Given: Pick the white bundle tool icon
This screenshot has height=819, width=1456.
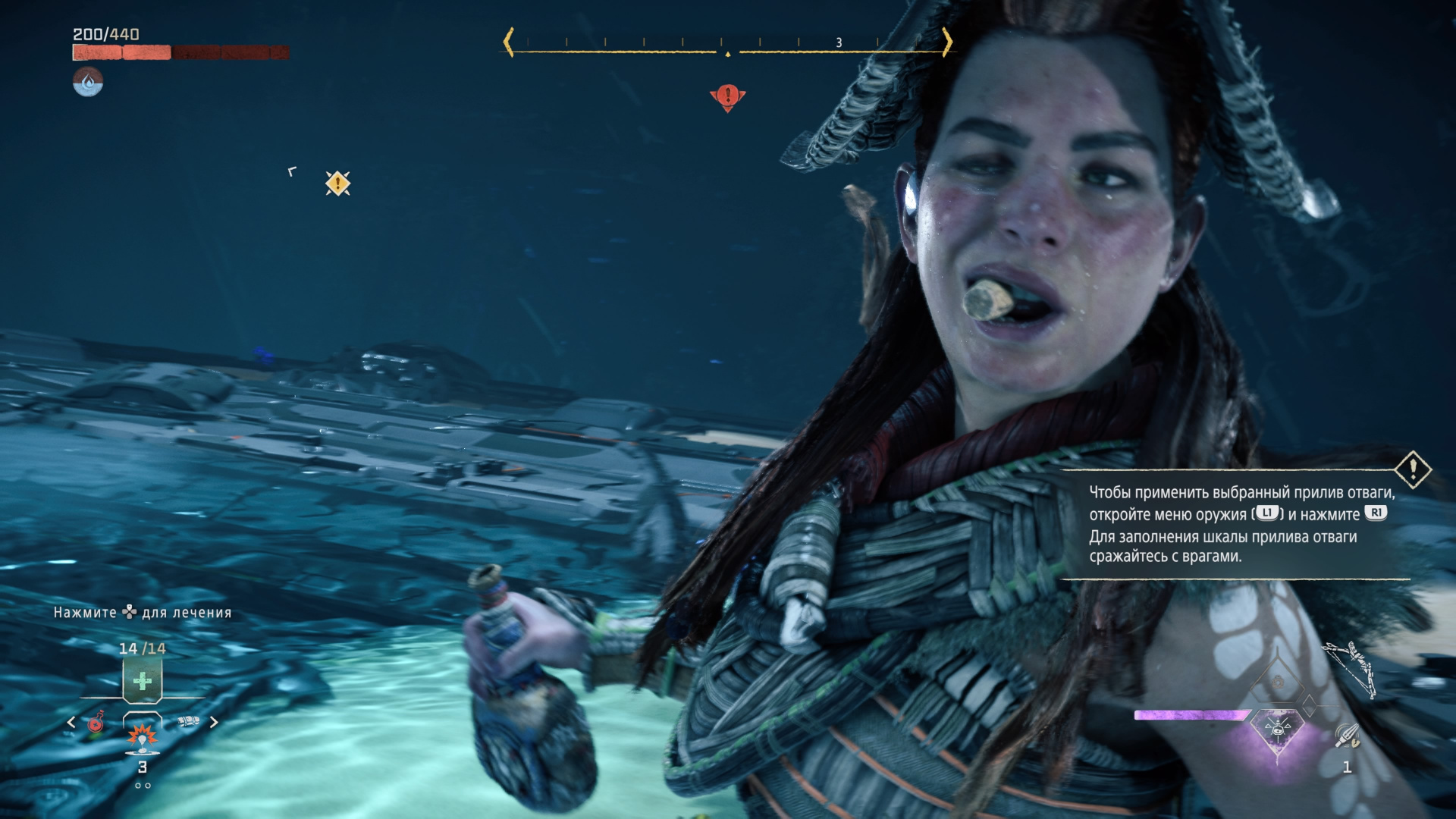Looking at the screenshot, I should tap(188, 721).
